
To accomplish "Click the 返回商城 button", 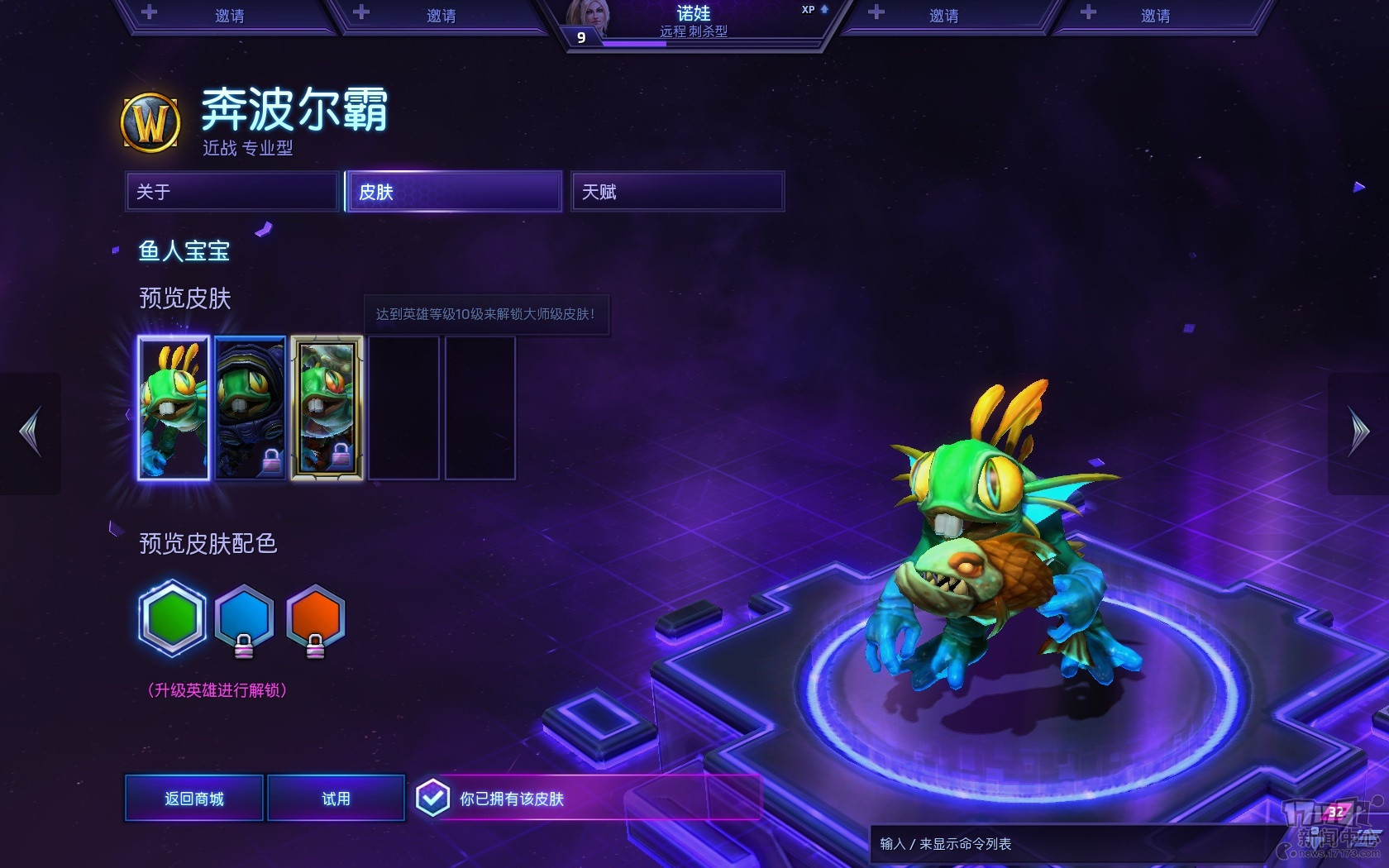I will [194, 798].
